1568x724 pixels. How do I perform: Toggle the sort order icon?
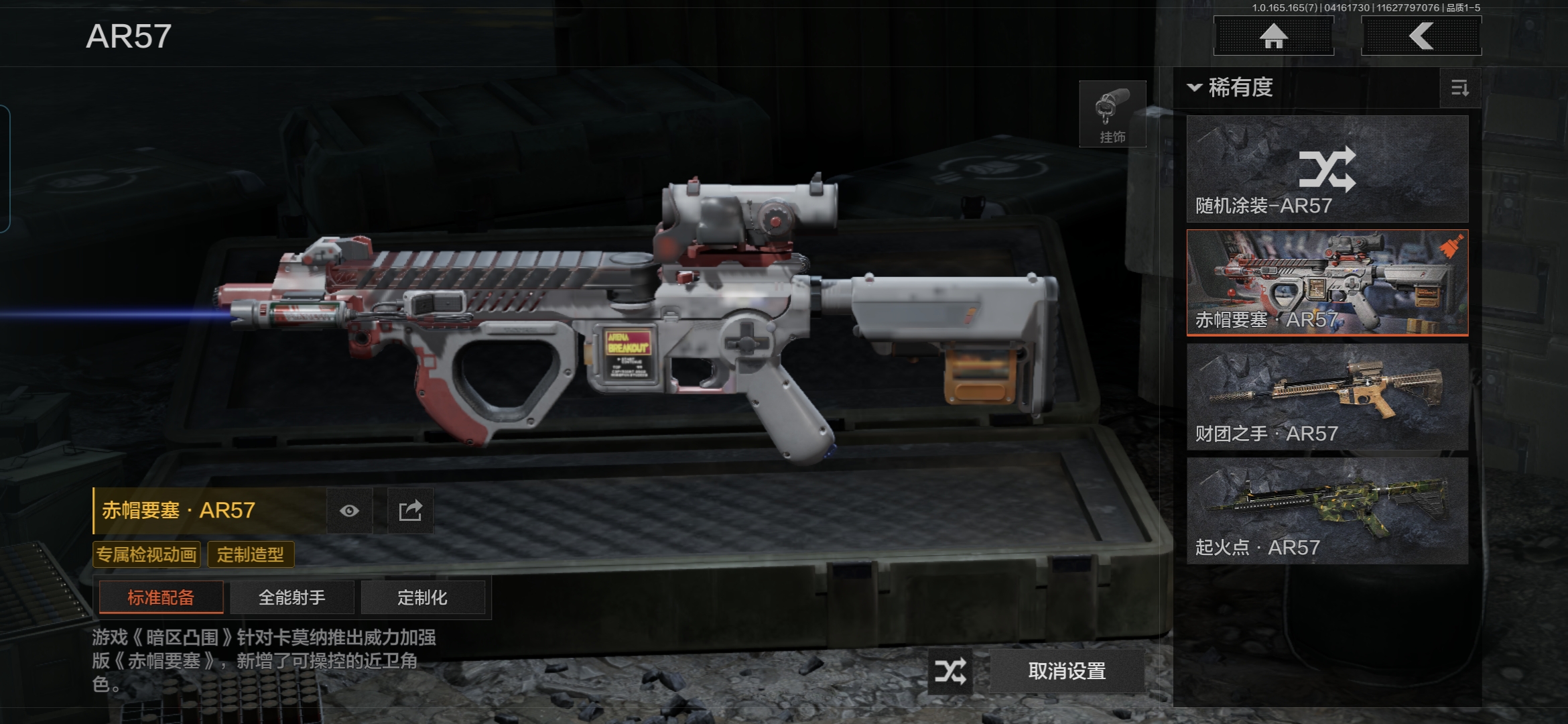coord(1459,88)
